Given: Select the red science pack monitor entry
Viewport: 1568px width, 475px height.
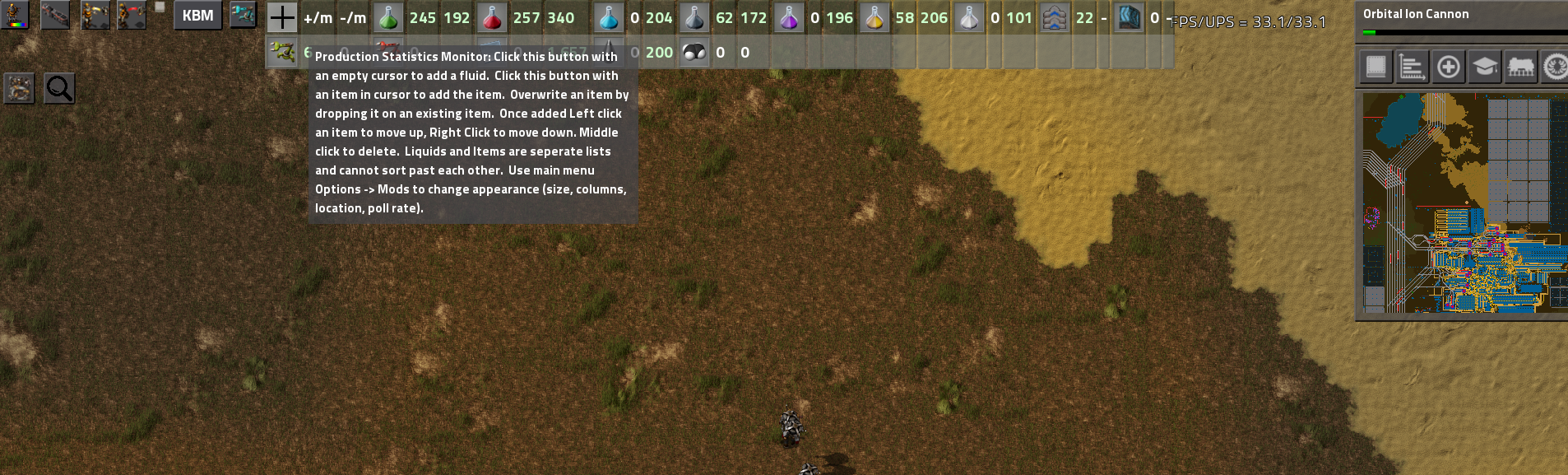Looking at the screenshot, I should tap(492, 17).
